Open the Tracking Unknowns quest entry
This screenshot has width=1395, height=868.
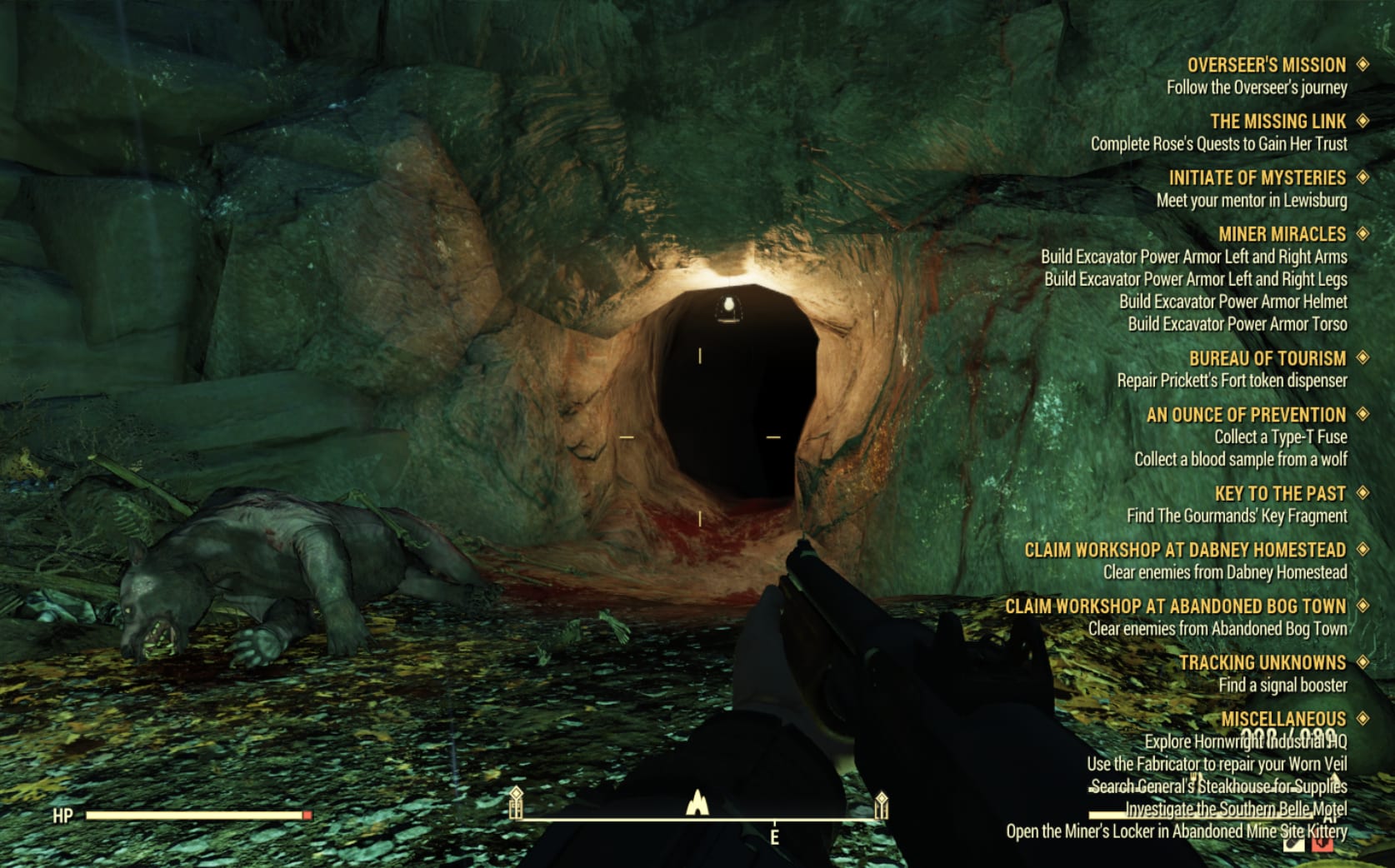(1262, 662)
